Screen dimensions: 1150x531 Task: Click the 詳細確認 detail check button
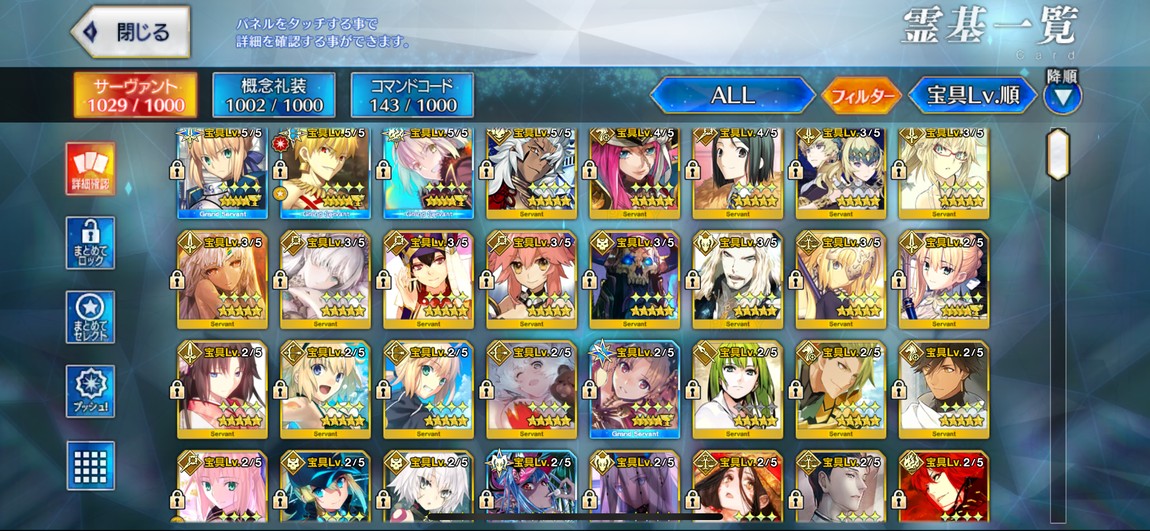90,168
